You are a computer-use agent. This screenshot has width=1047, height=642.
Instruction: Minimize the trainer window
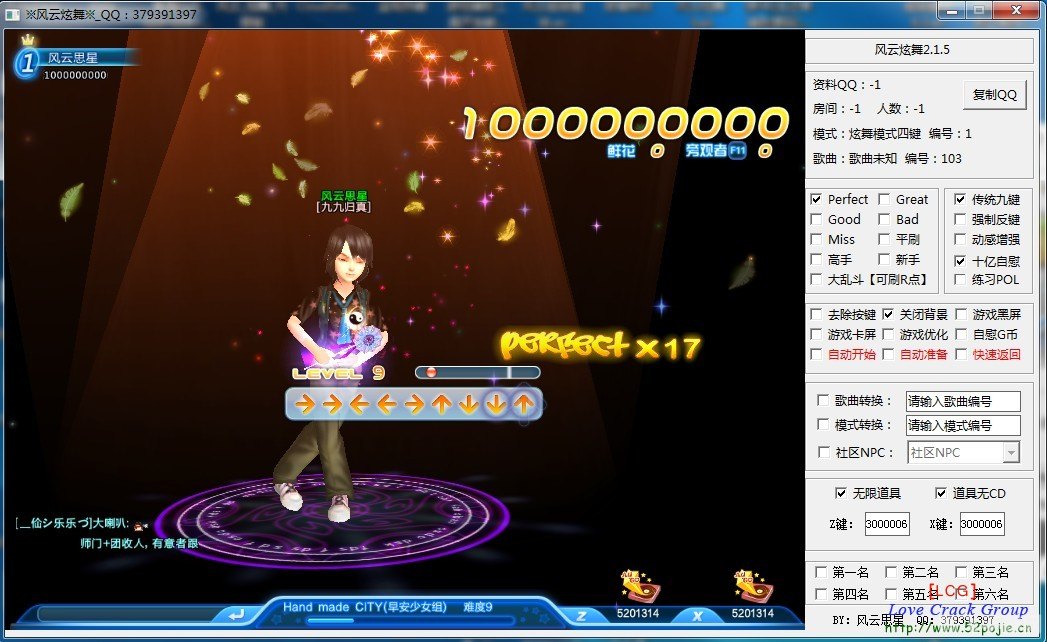pos(951,11)
